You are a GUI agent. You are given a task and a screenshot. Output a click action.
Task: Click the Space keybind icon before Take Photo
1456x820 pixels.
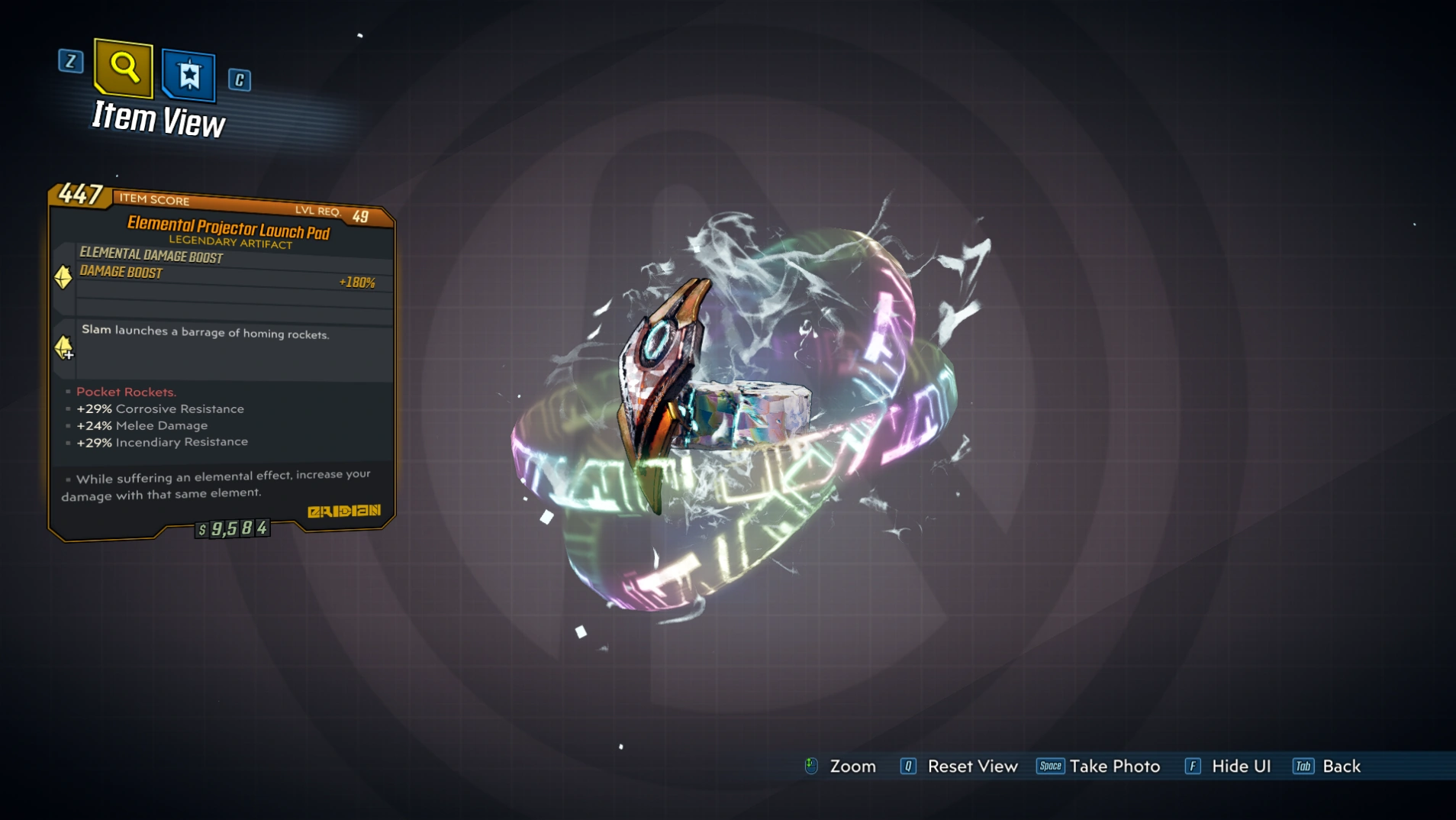click(x=1050, y=766)
